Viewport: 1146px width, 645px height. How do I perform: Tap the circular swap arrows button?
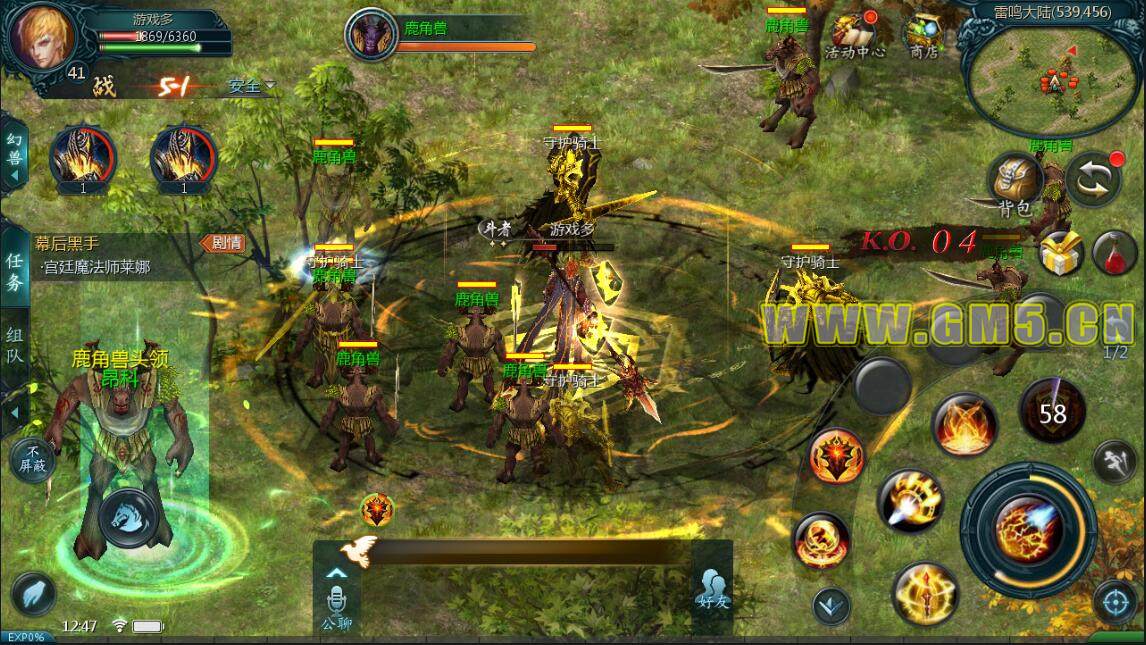(x=1093, y=181)
